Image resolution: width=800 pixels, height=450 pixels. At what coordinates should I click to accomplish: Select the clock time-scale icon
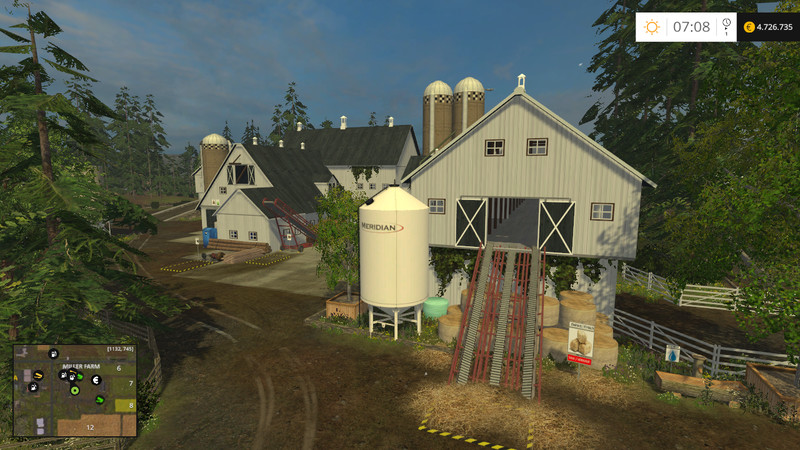(x=726, y=27)
